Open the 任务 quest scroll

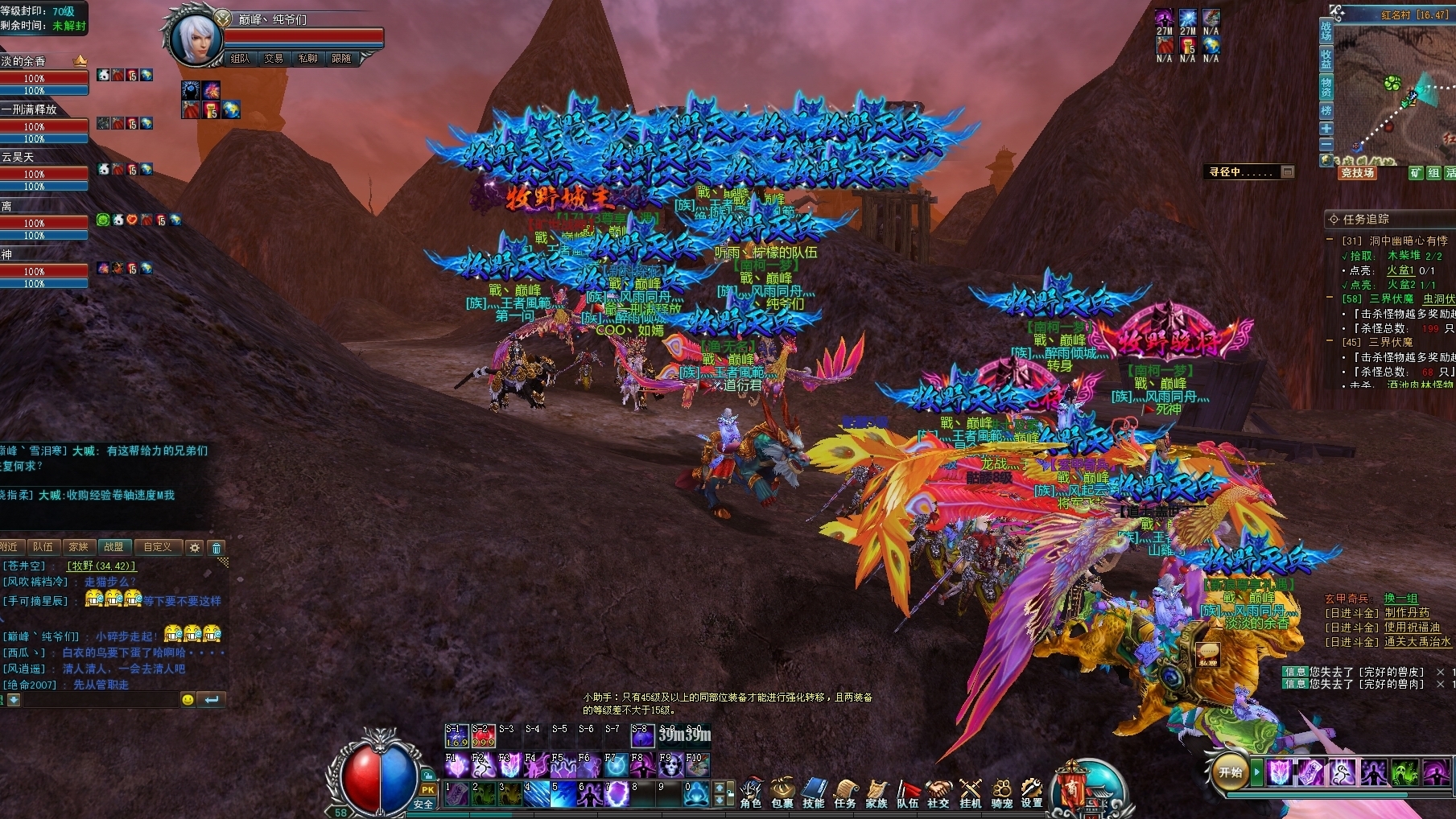pyautogui.click(x=845, y=792)
